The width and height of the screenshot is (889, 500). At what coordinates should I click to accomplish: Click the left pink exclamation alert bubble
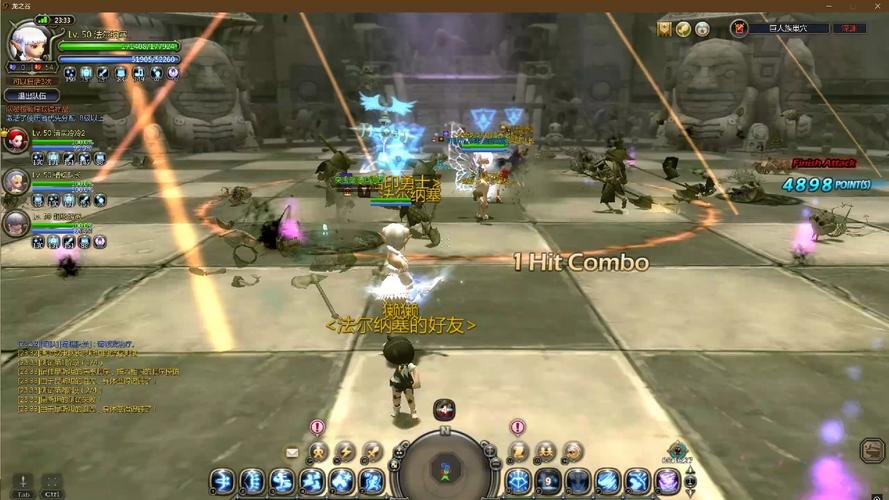pos(317,427)
